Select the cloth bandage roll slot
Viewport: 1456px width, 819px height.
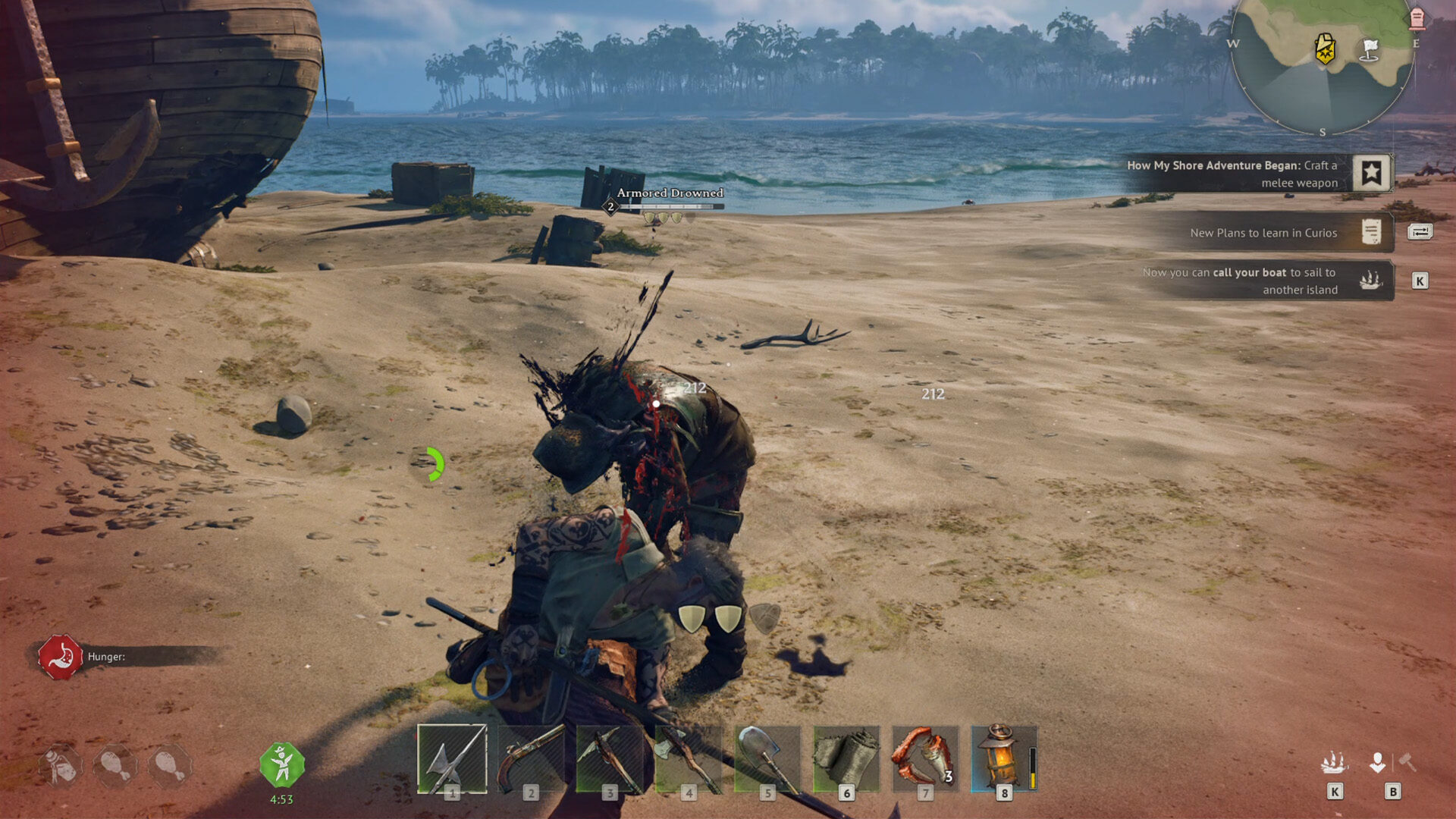pyautogui.click(x=846, y=758)
